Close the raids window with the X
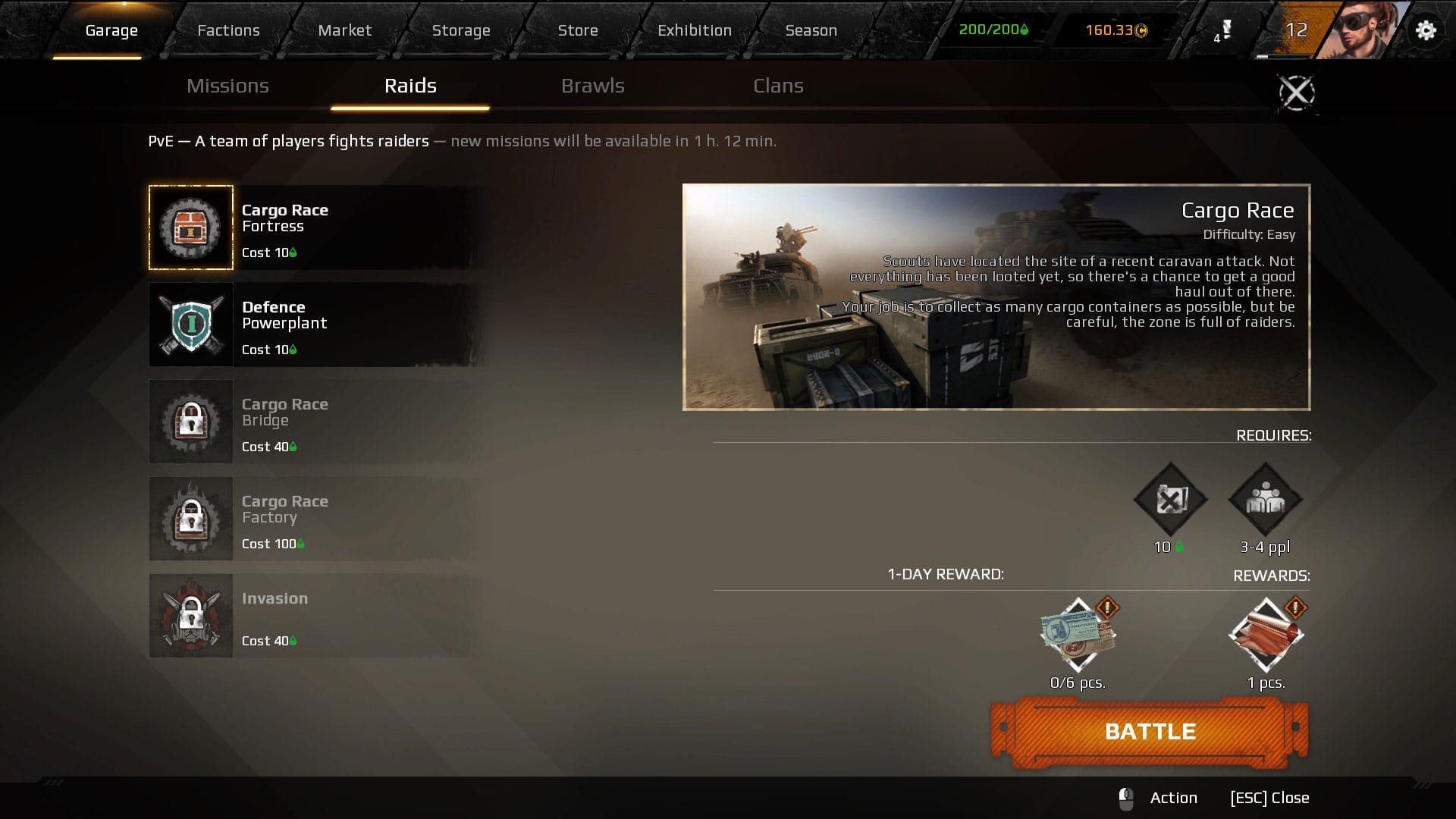The image size is (1456, 819). [x=1297, y=93]
